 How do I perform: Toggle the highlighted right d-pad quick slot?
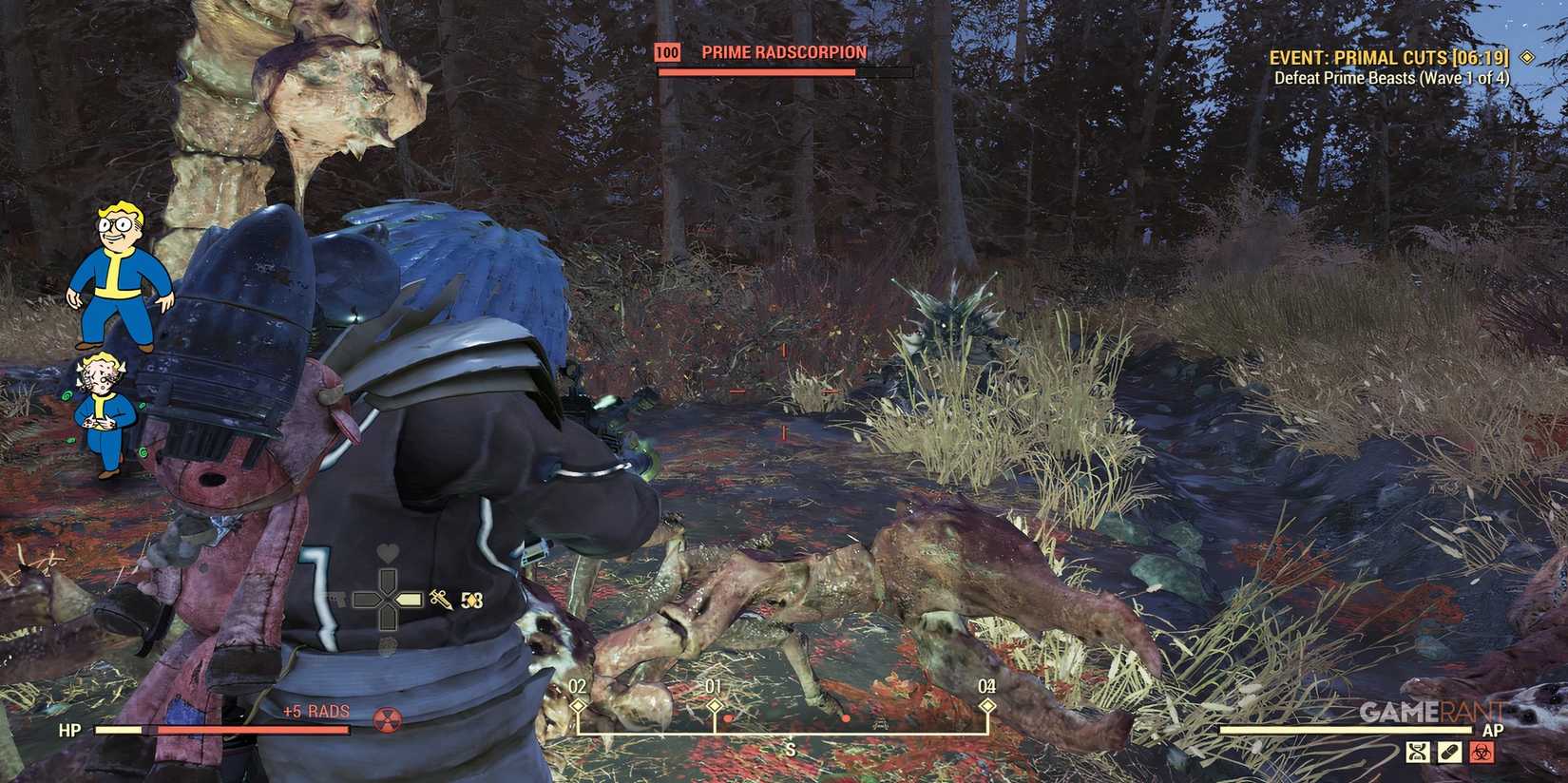pos(409,599)
